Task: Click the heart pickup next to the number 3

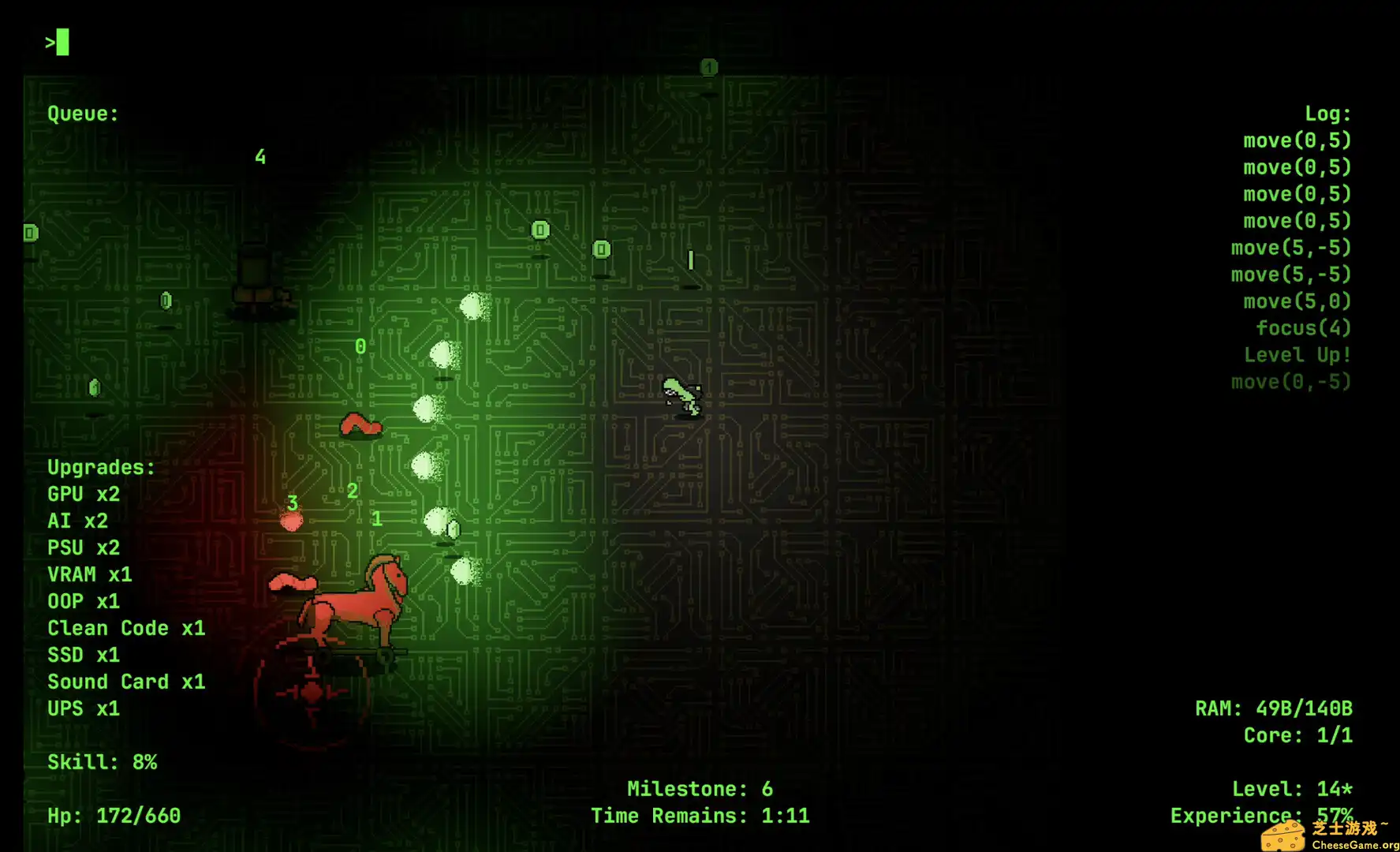Action: tap(292, 519)
